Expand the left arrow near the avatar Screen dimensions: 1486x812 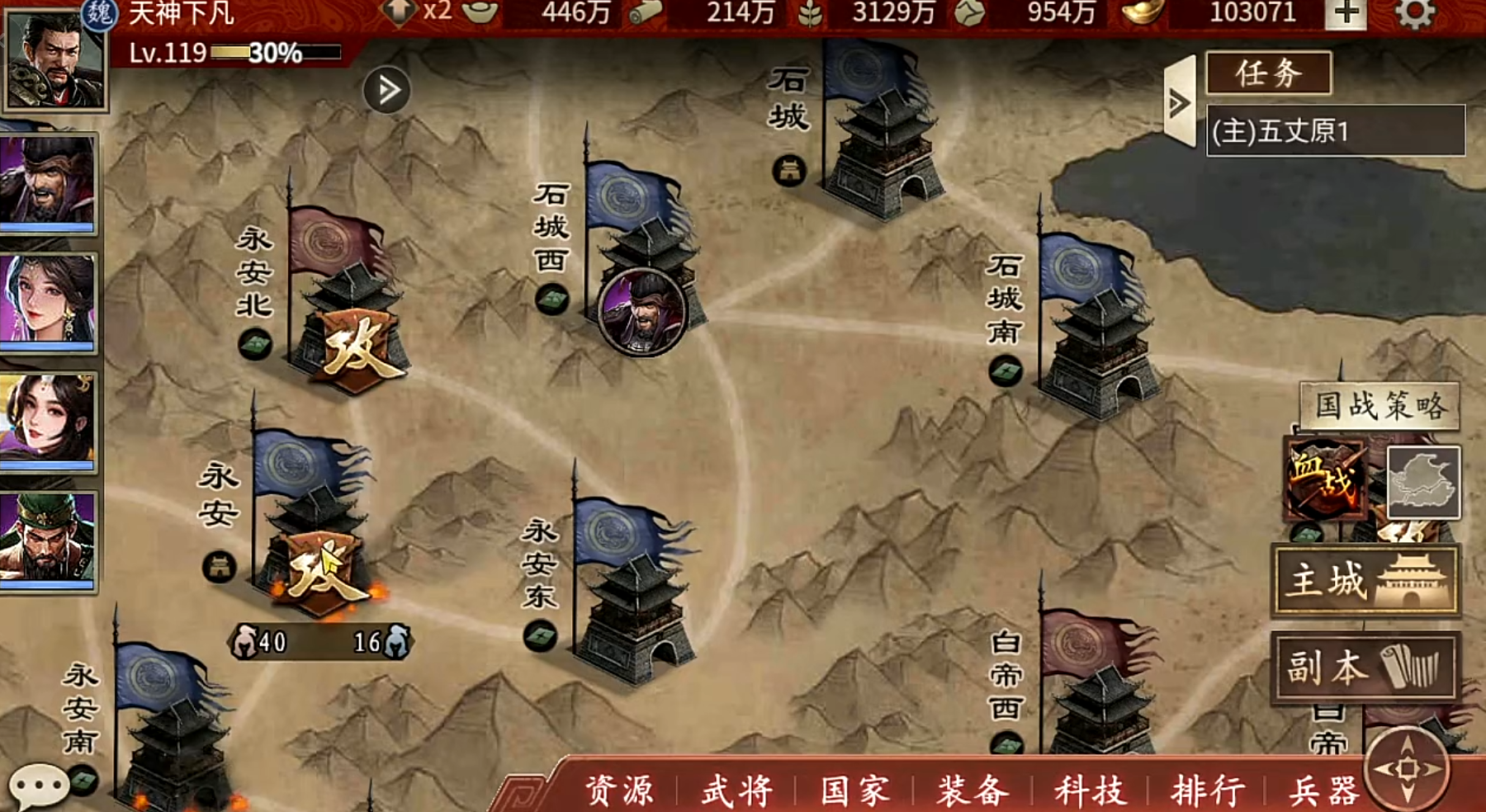tap(385, 85)
